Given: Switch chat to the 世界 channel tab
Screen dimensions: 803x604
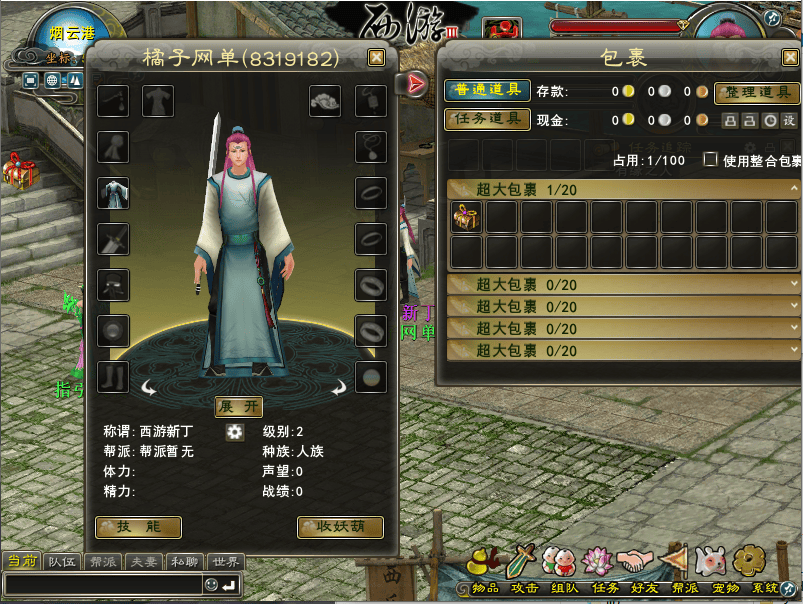Looking at the screenshot, I should tap(225, 562).
